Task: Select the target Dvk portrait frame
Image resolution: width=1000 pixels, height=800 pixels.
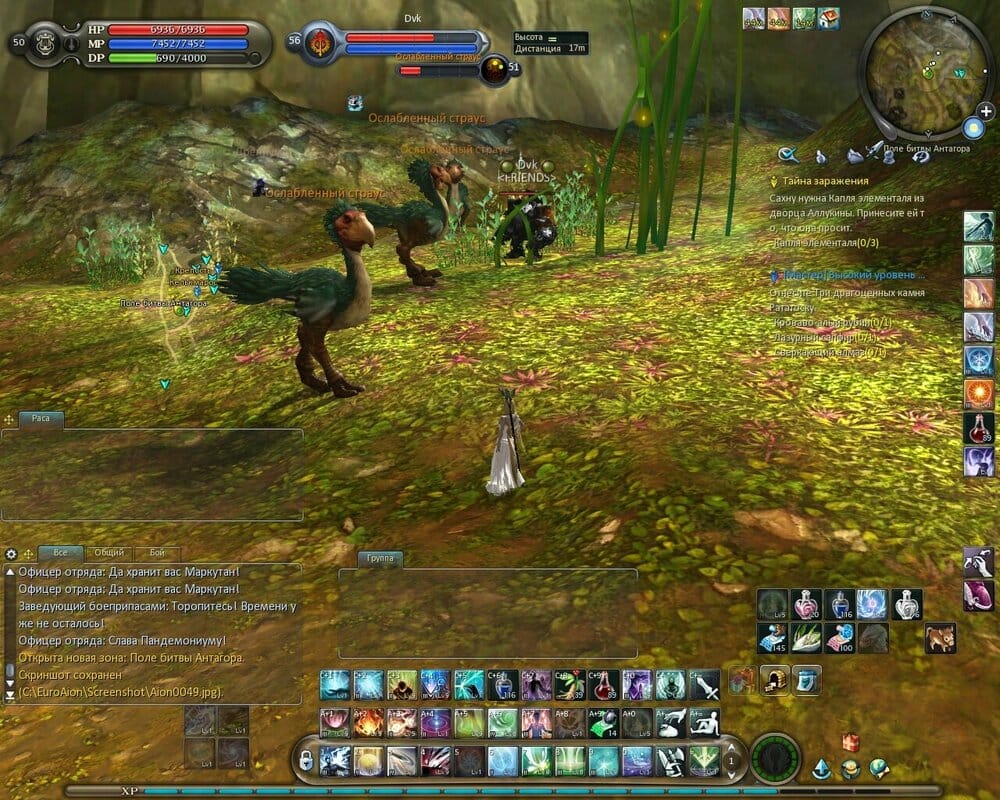Action: point(321,43)
